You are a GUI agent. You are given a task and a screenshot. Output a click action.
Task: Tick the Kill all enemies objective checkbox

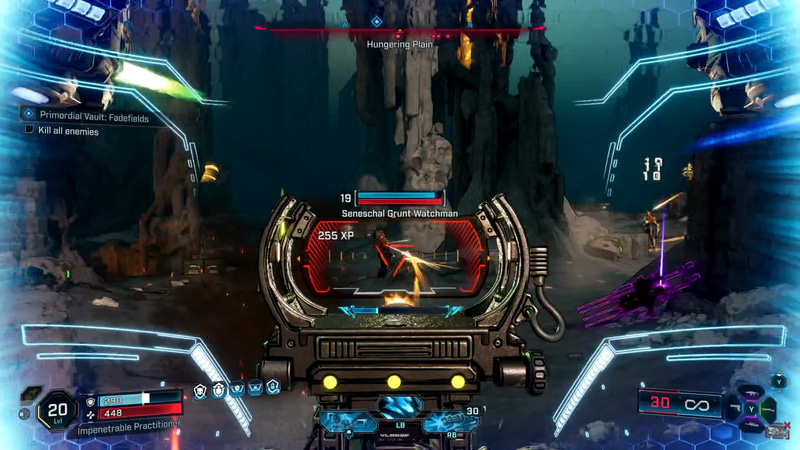point(29,130)
